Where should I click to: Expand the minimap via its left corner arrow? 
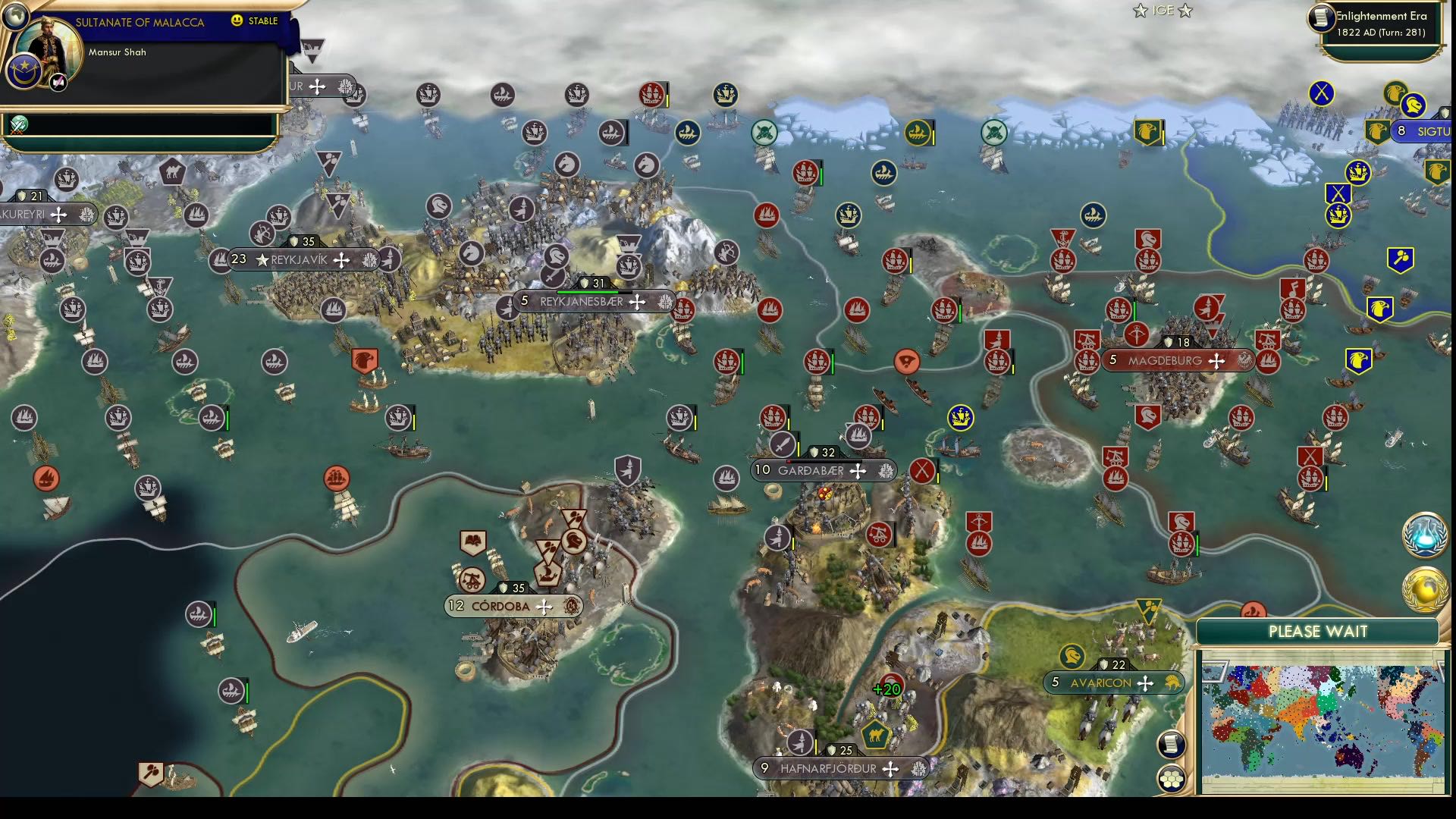pos(1216,672)
